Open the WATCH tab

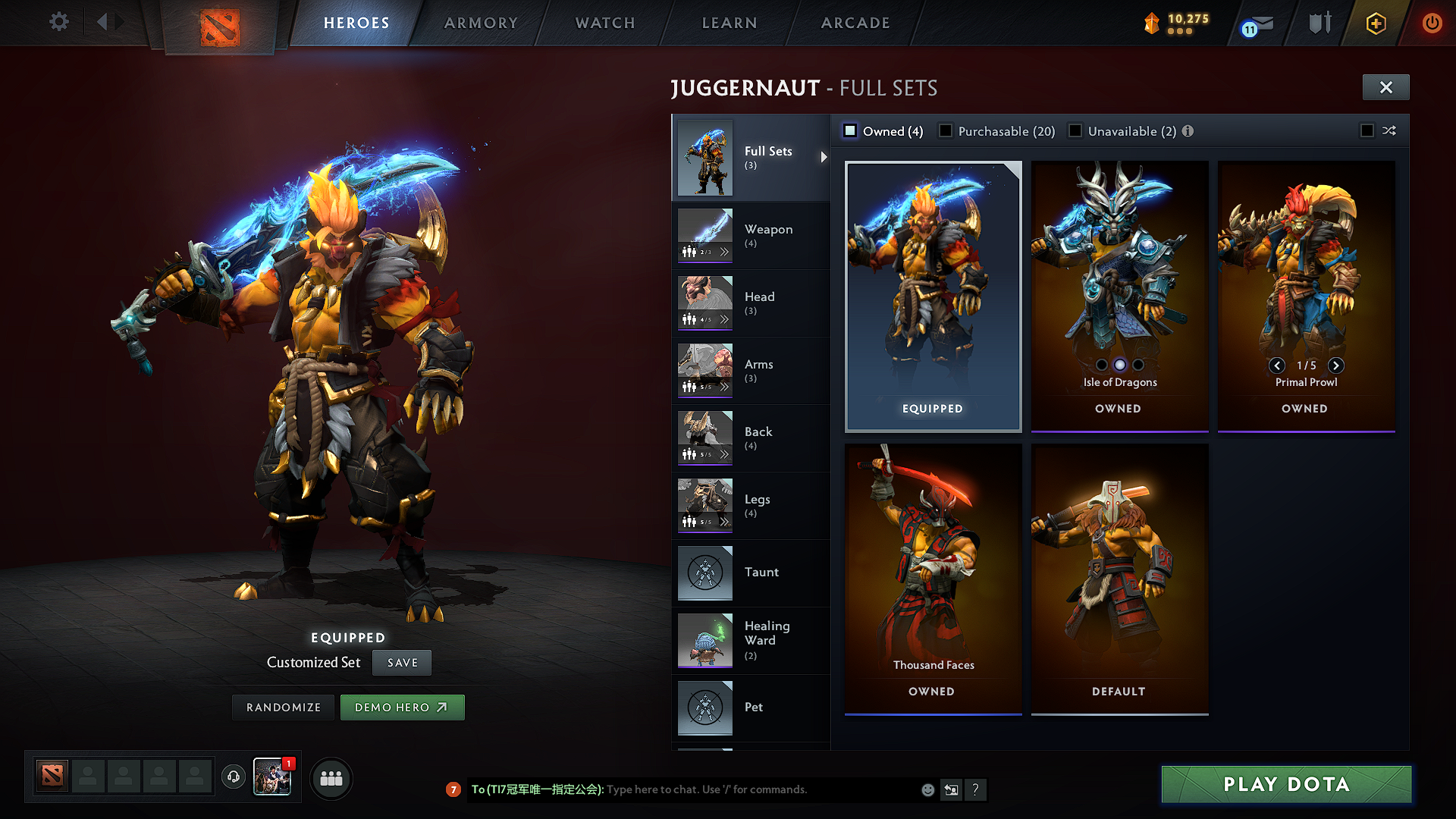click(604, 23)
